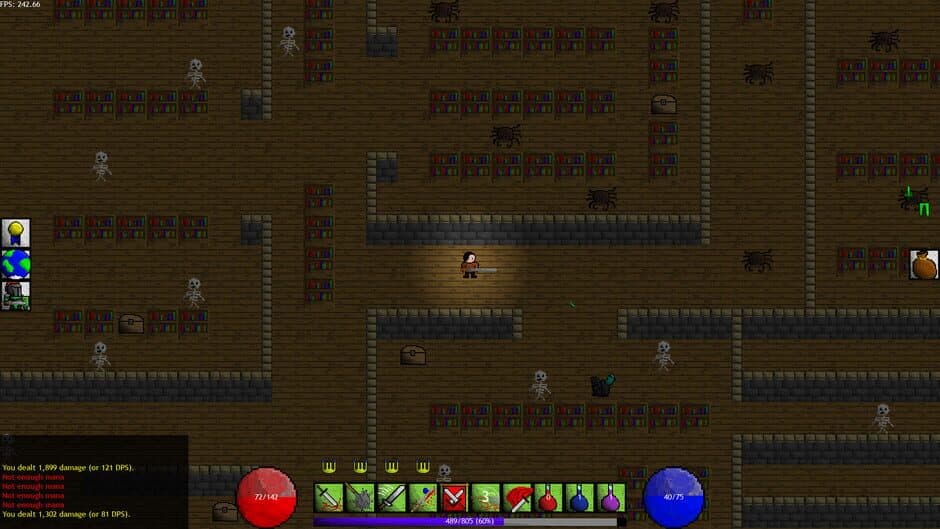Use the spiked mace skill
The height and width of the screenshot is (529, 940).
(360, 497)
